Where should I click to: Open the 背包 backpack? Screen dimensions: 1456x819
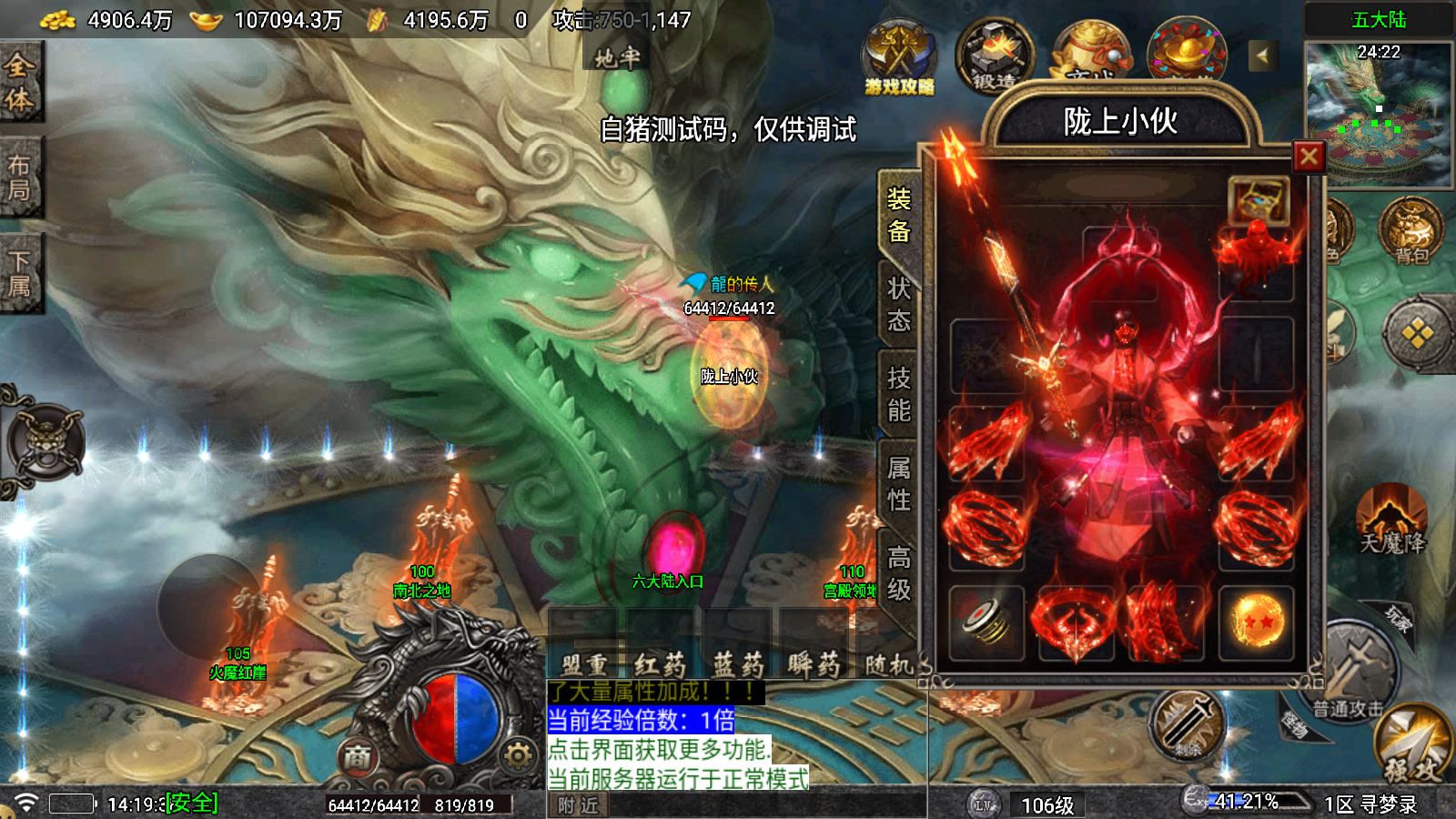pyautogui.click(x=1410, y=232)
